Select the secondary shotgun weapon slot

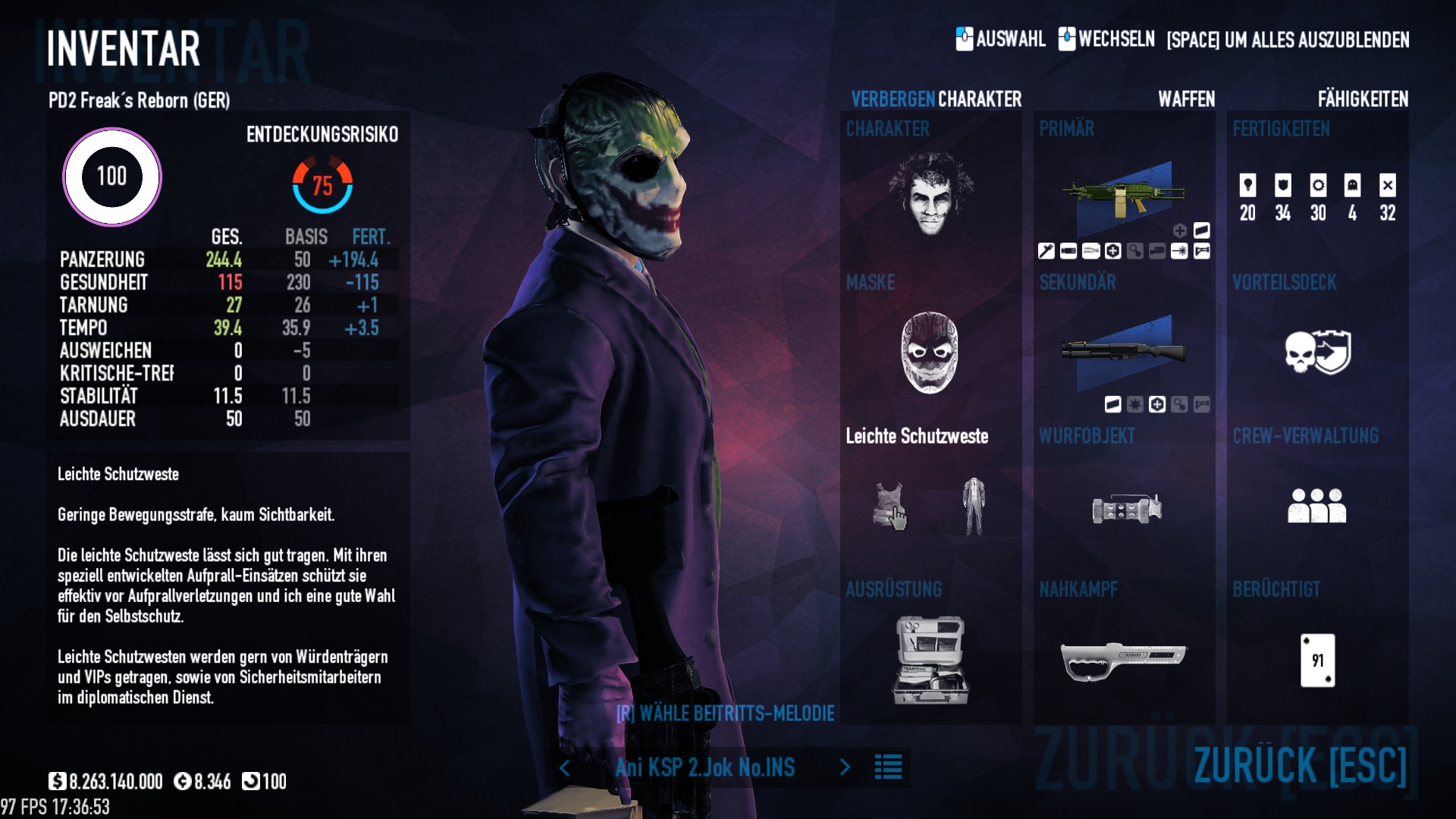1123,351
